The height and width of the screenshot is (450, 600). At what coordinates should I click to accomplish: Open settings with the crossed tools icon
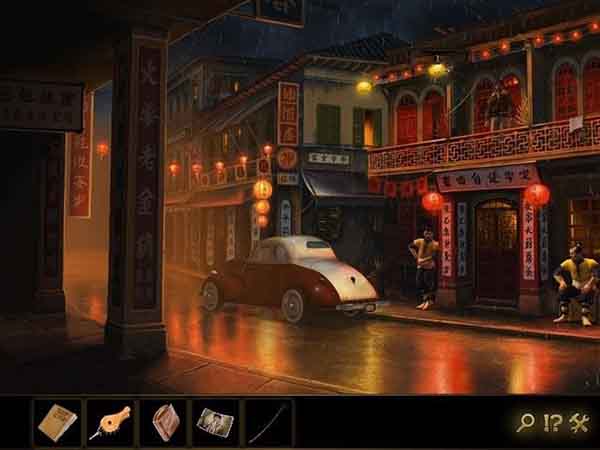(x=579, y=423)
